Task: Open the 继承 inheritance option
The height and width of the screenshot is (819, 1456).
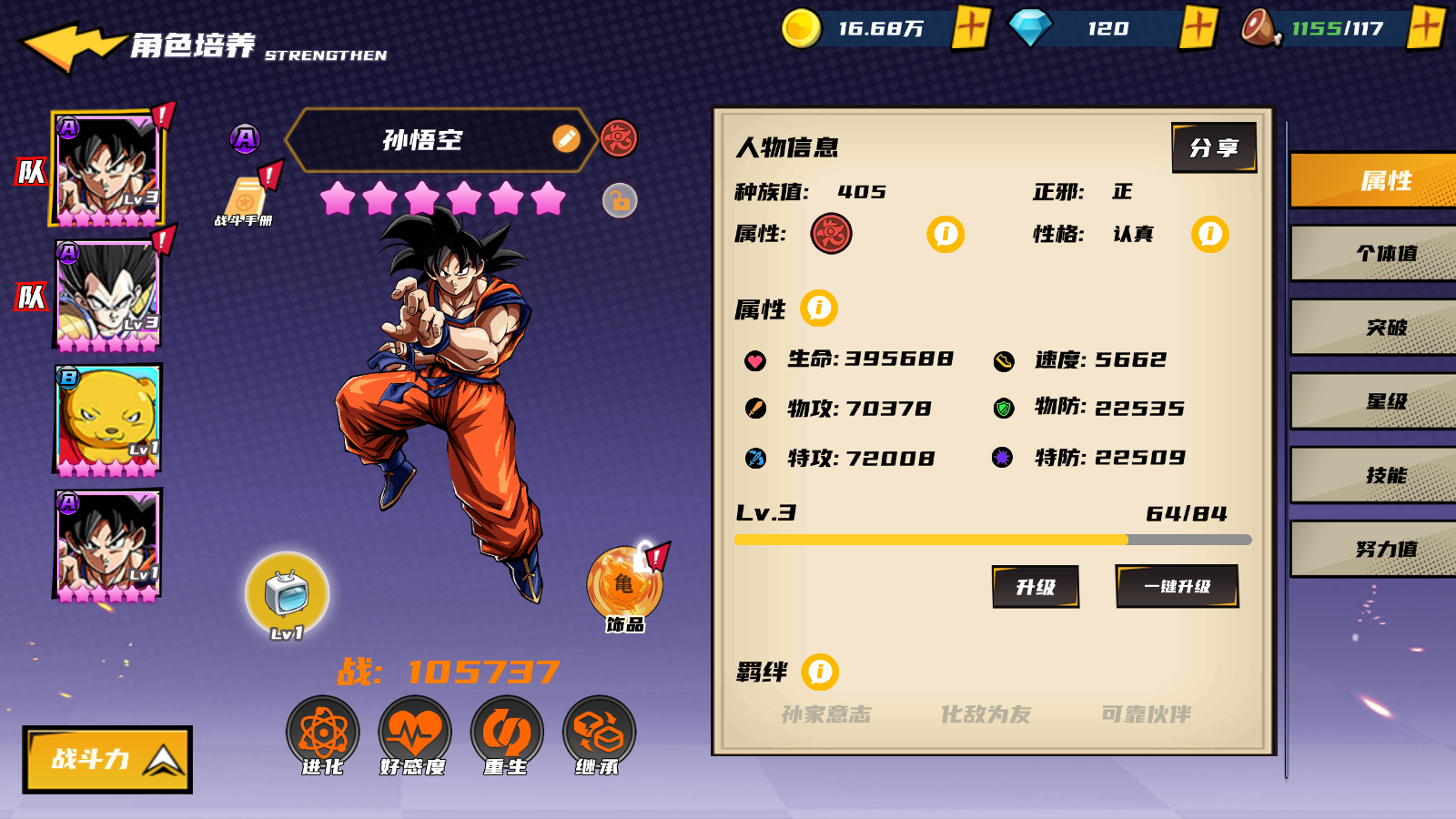Action: click(x=599, y=733)
